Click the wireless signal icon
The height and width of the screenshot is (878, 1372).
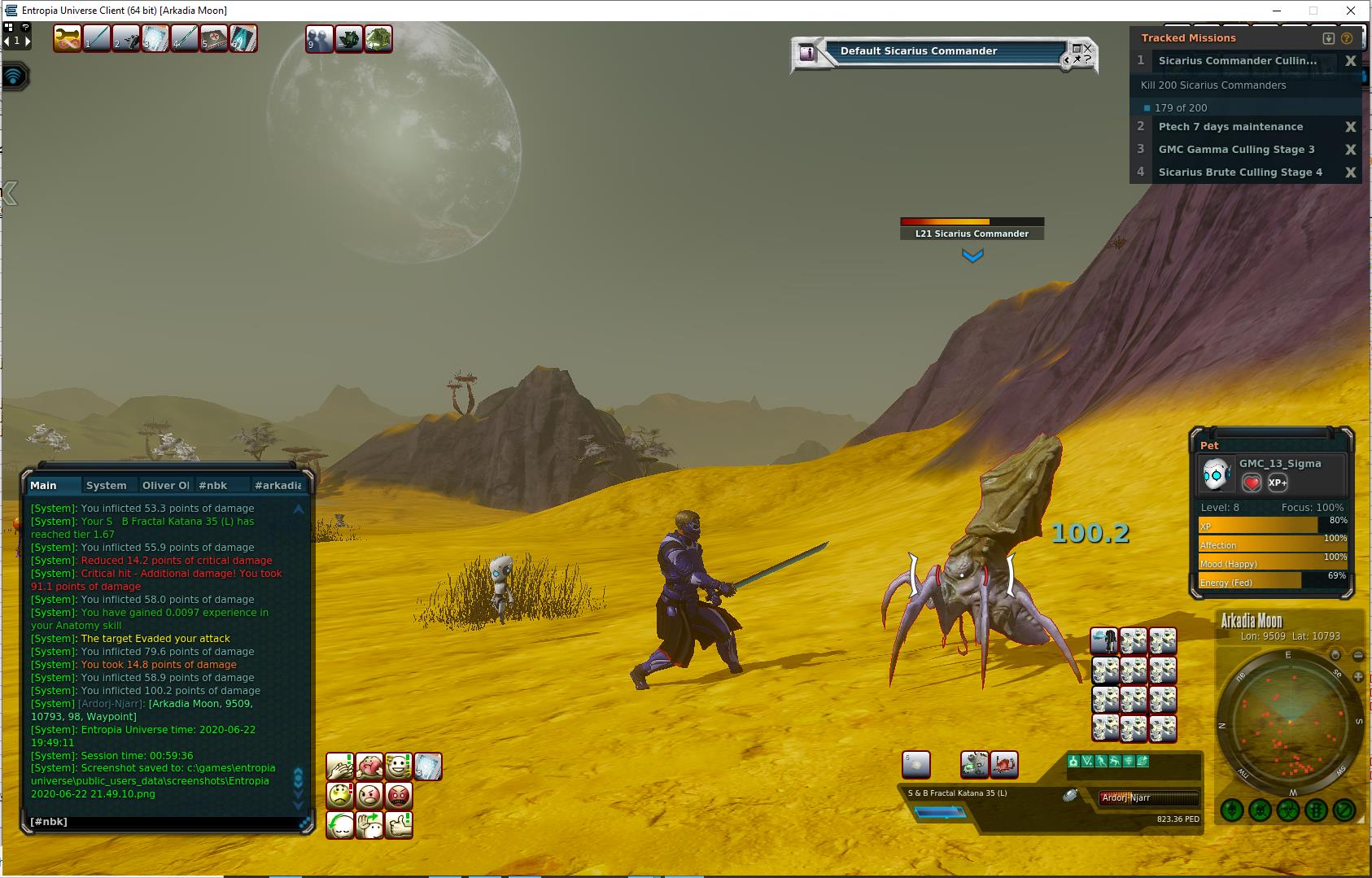click(14, 76)
